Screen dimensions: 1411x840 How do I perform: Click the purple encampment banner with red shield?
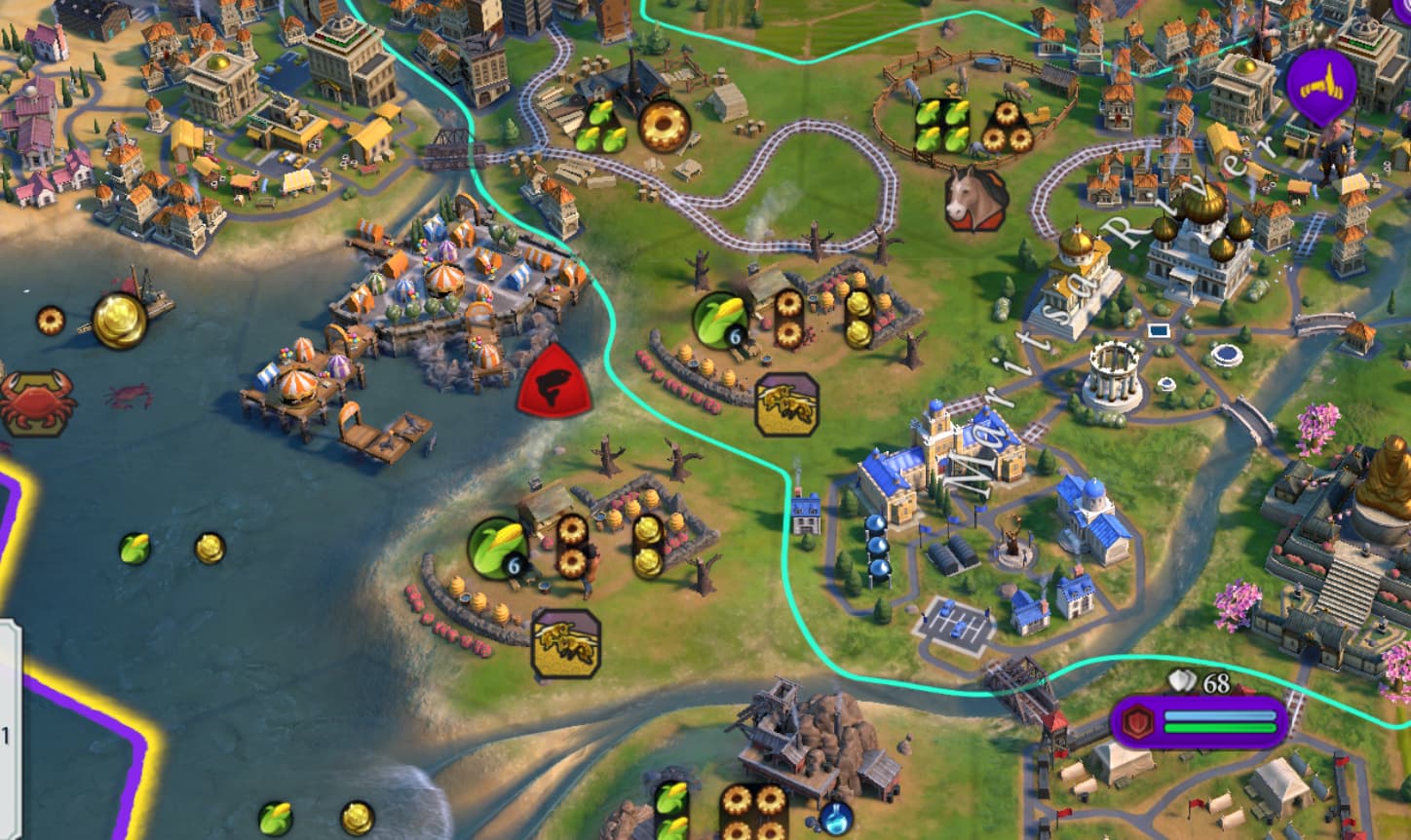[x=1199, y=722]
